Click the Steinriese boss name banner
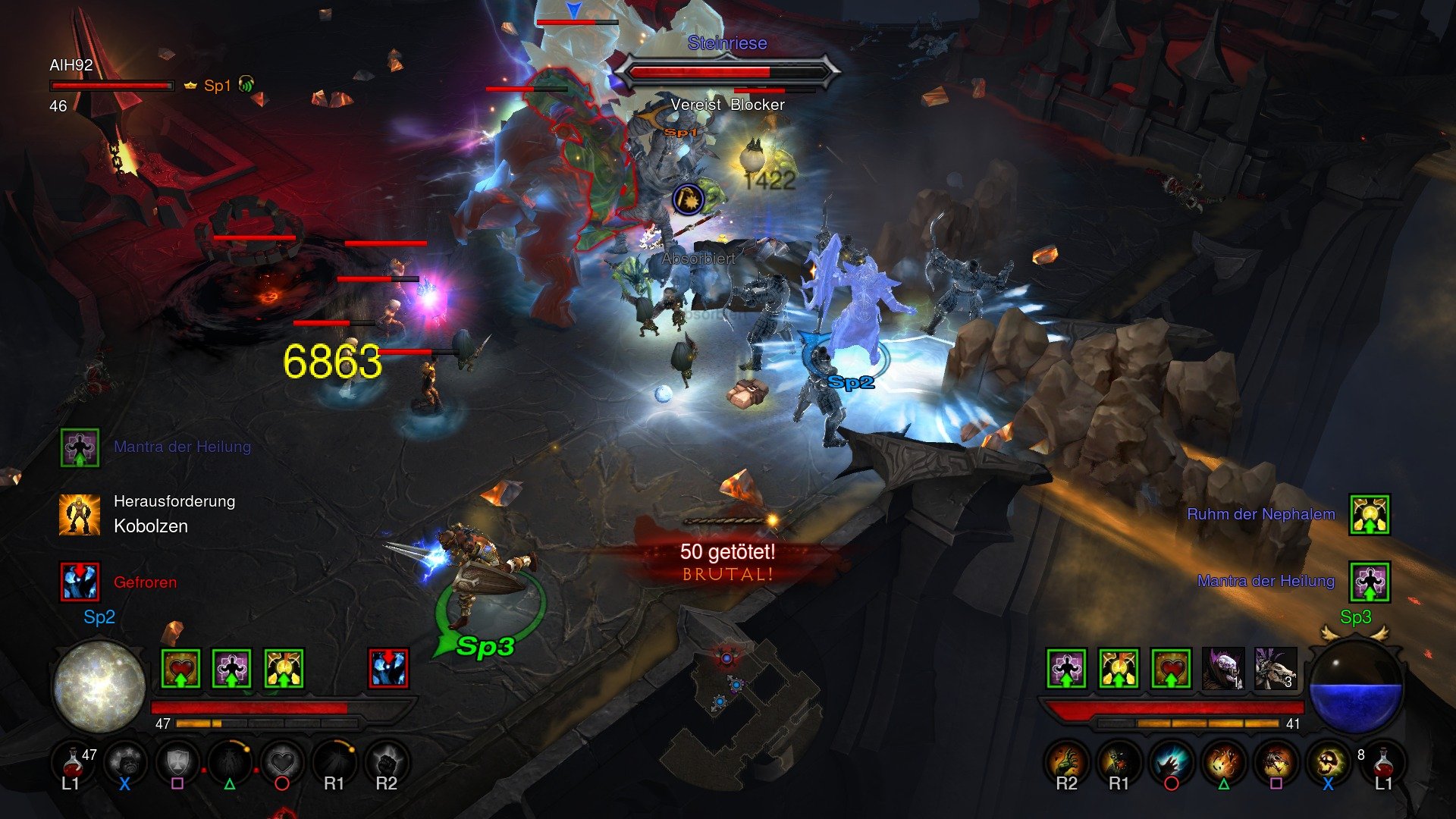Image resolution: width=1456 pixels, height=819 pixels. (726, 43)
